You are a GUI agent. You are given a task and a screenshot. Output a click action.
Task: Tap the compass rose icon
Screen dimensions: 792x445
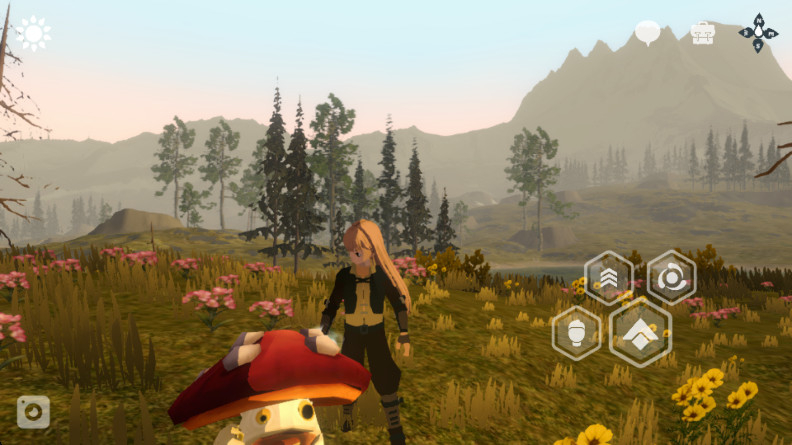758,33
